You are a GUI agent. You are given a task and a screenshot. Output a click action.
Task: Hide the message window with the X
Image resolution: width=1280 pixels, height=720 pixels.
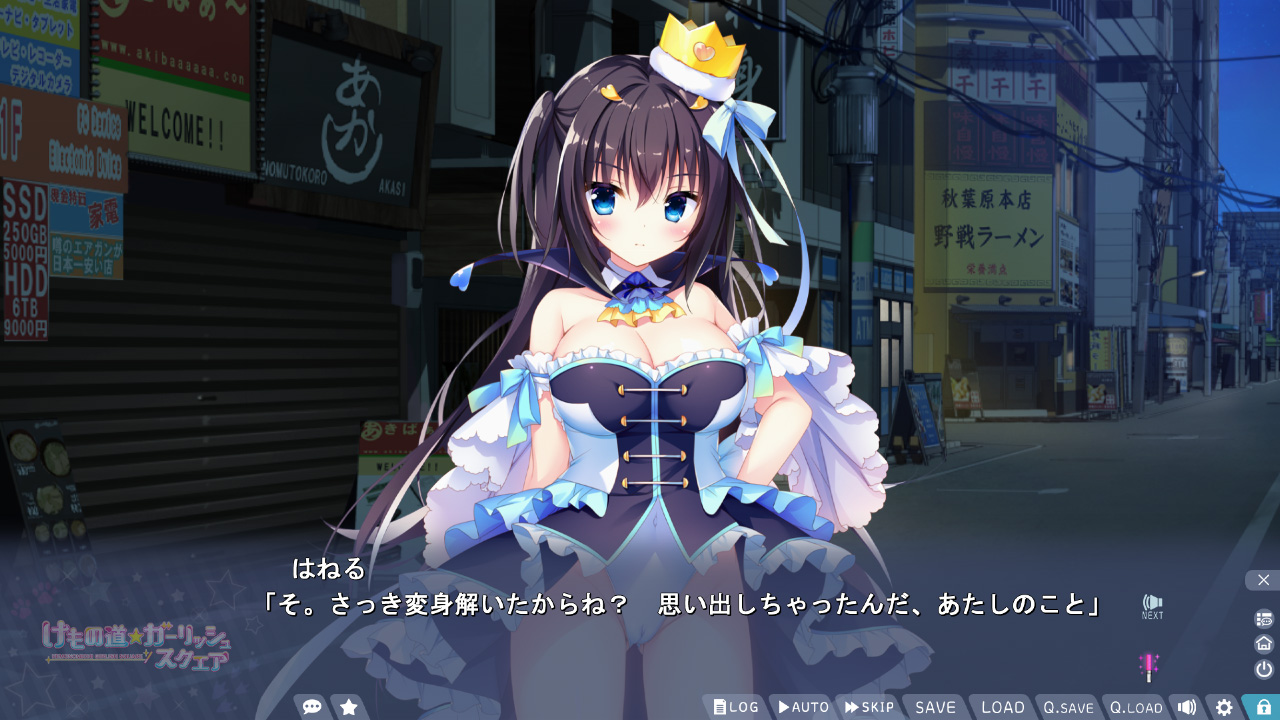coord(1263,580)
